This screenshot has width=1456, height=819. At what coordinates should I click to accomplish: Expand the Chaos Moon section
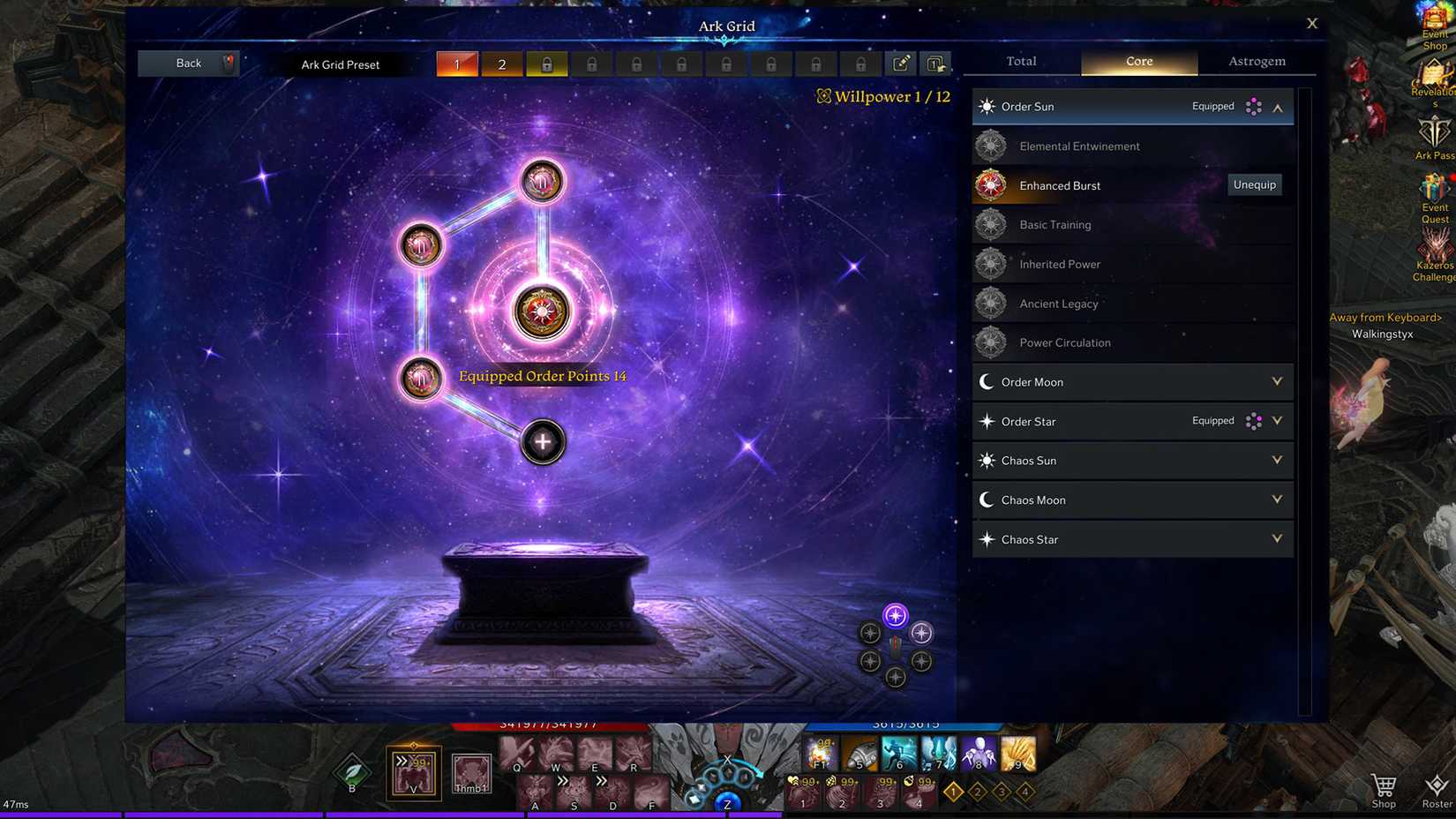[1277, 500]
